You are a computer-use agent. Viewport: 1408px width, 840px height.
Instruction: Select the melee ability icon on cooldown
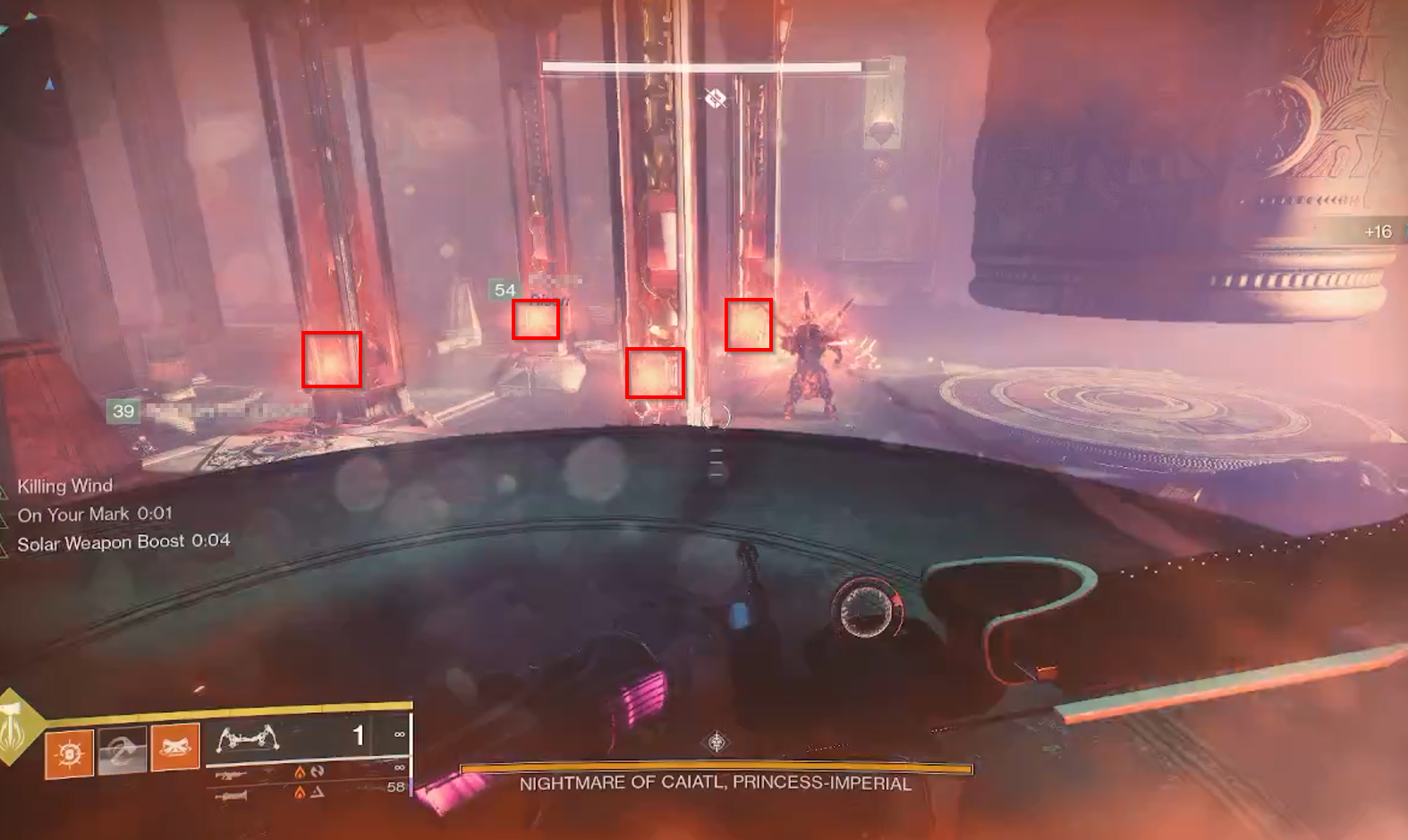coord(124,751)
